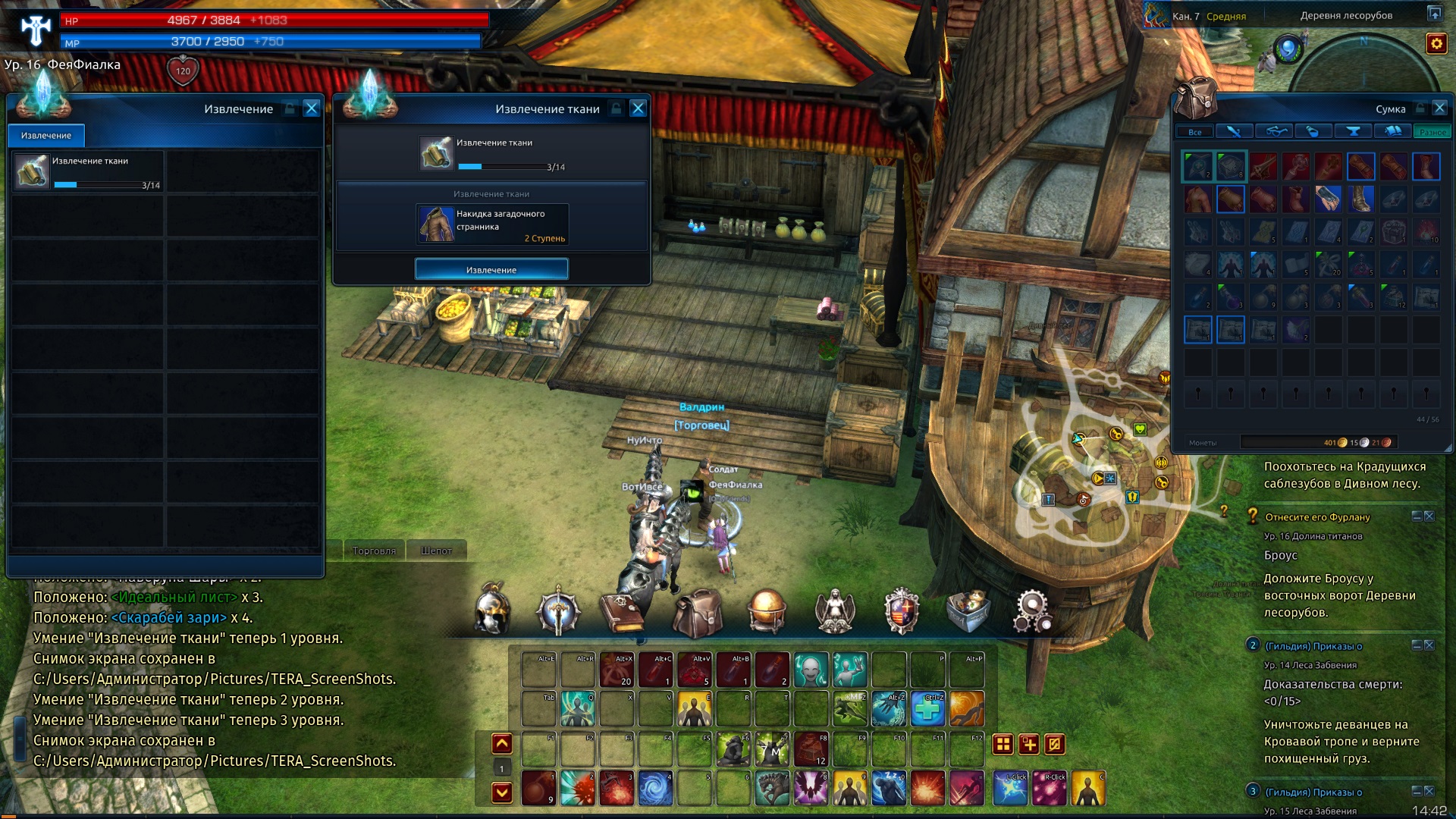Click the orange gear button near minimap
The width and height of the screenshot is (1456, 819).
pos(1436,44)
